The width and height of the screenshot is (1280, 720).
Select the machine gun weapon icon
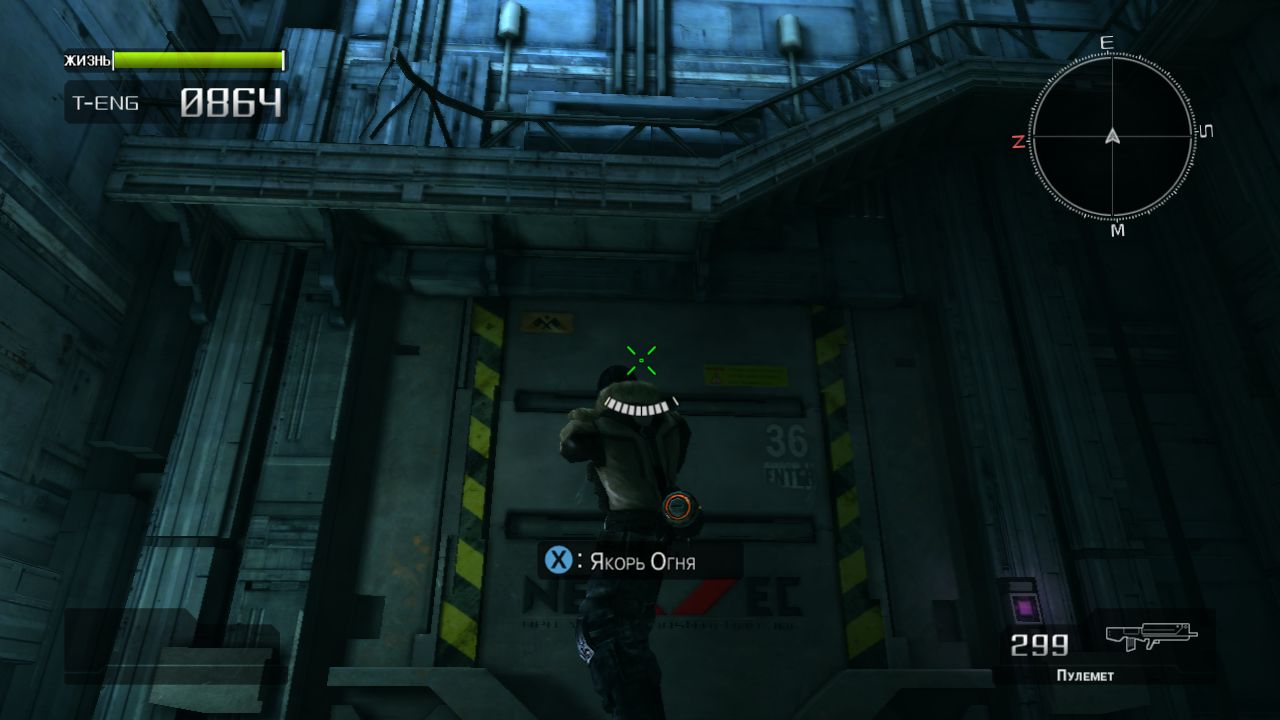click(x=1150, y=636)
